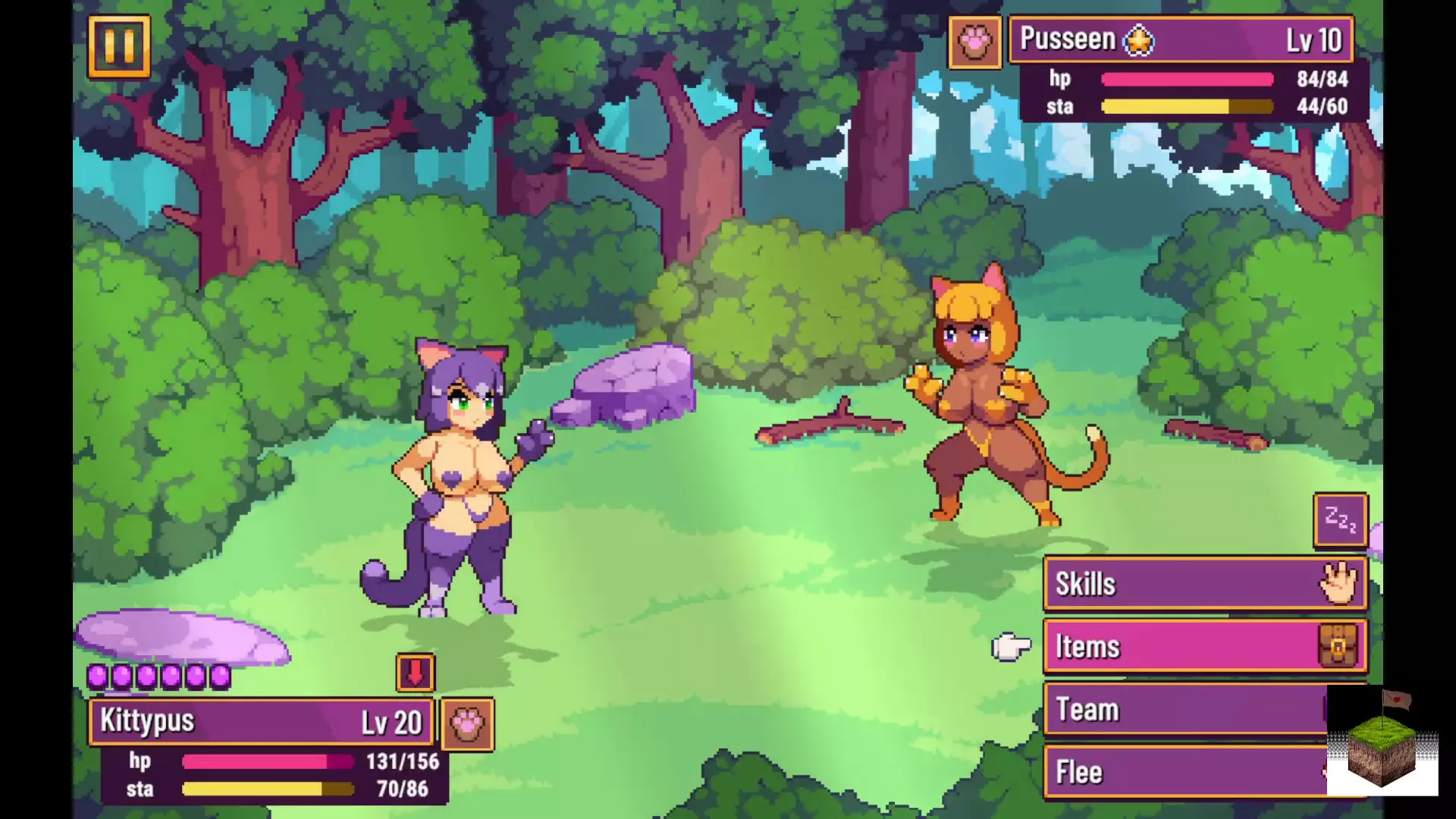Click the paw icon beside Kittypus's name
Screen dimensions: 1456x819
click(x=467, y=724)
